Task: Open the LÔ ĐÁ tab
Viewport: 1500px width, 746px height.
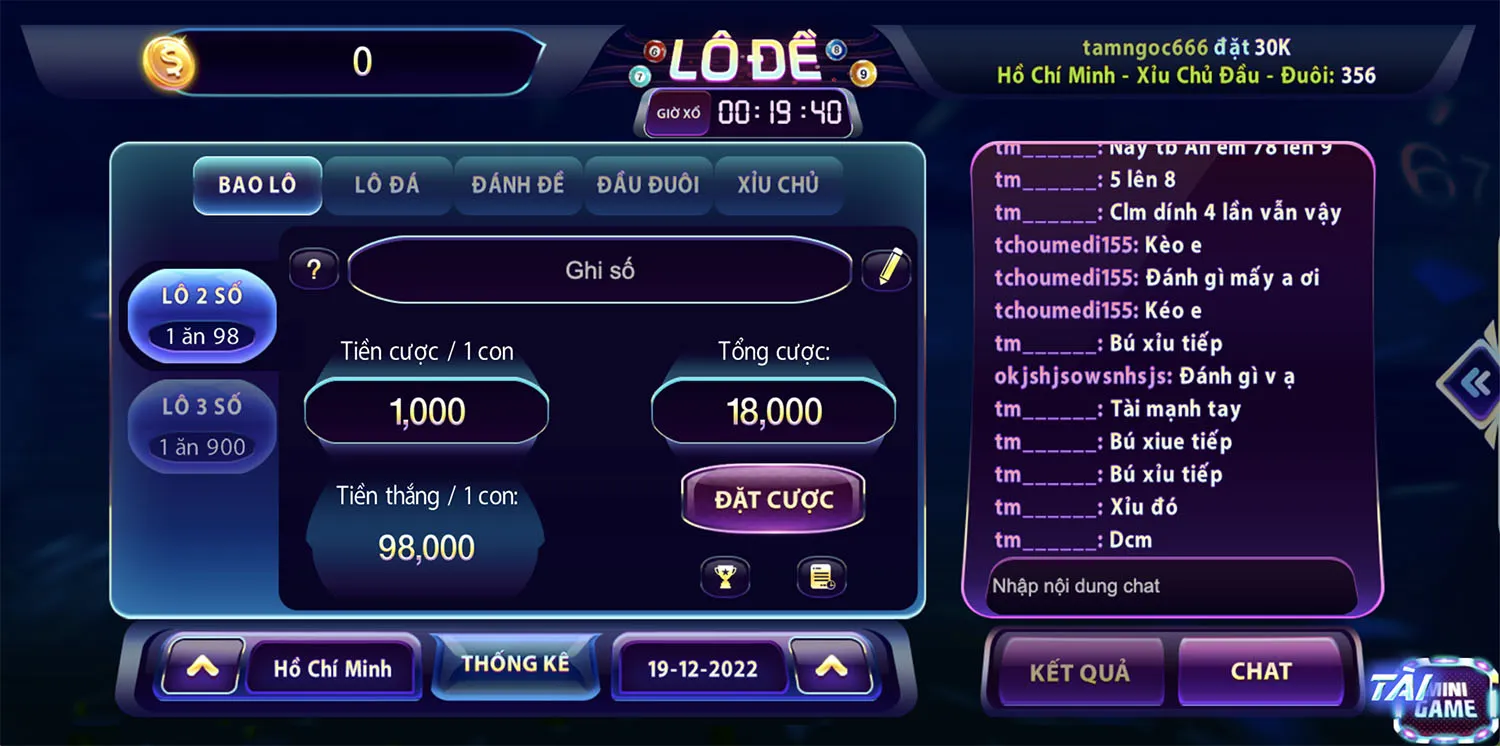Action: (x=387, y=185)
